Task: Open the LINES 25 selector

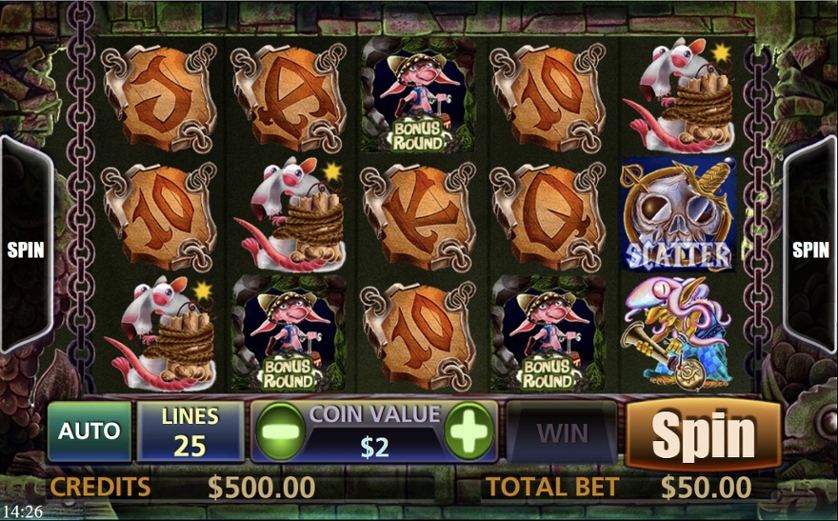Action: point(190,432)
